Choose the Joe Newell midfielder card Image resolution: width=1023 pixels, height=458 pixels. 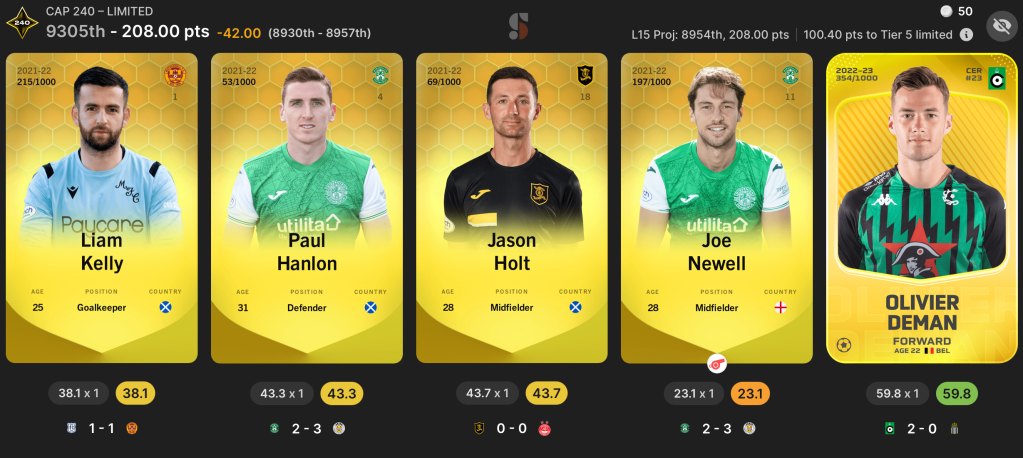[x=716, y=207]
